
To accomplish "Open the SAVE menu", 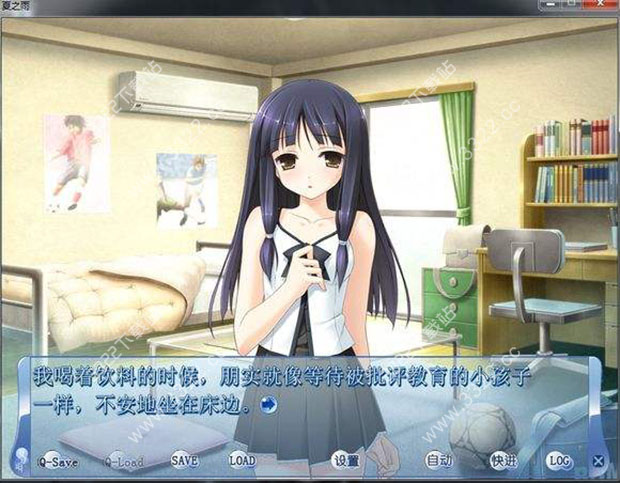I will point(184,461).
